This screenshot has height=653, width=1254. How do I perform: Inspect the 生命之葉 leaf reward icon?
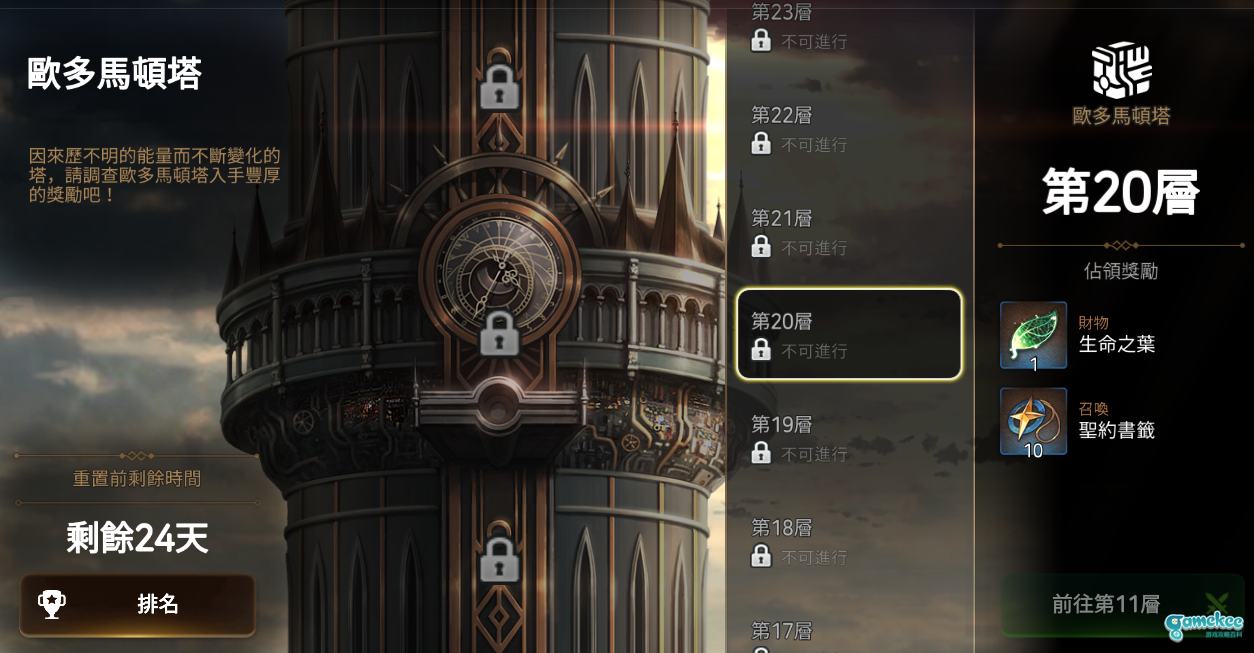[x=1033, y=335]
